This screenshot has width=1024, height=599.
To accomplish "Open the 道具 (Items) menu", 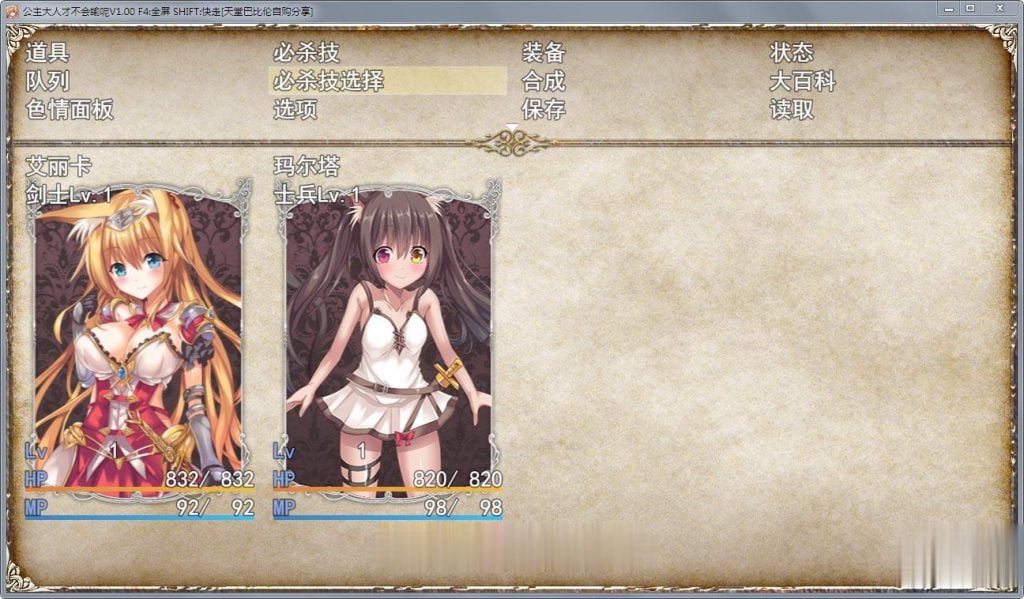I will coord(47,52).
